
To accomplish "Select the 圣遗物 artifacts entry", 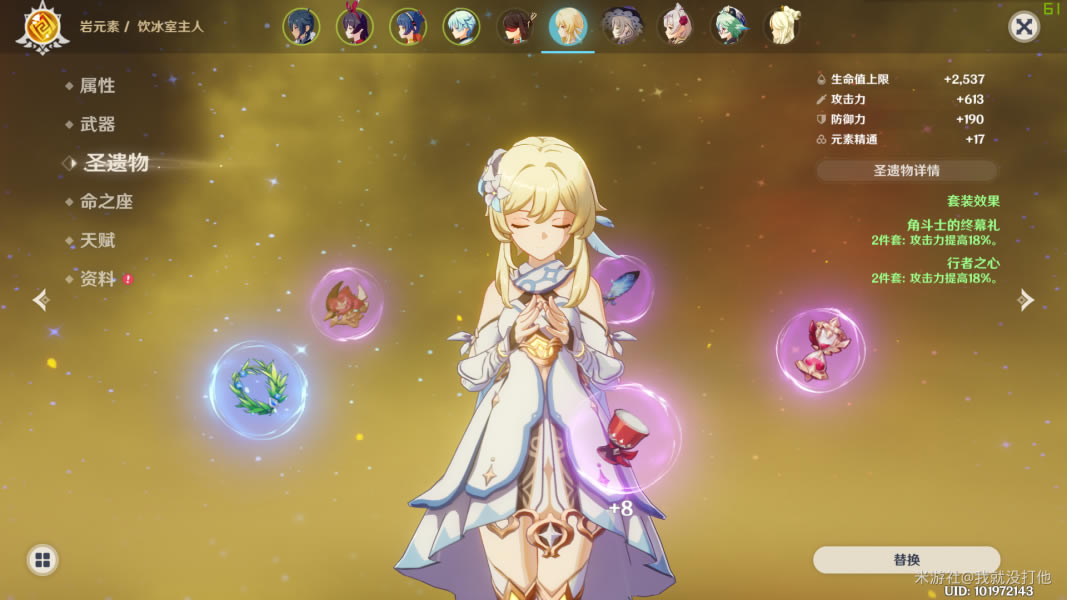I will tap(116, 163).
